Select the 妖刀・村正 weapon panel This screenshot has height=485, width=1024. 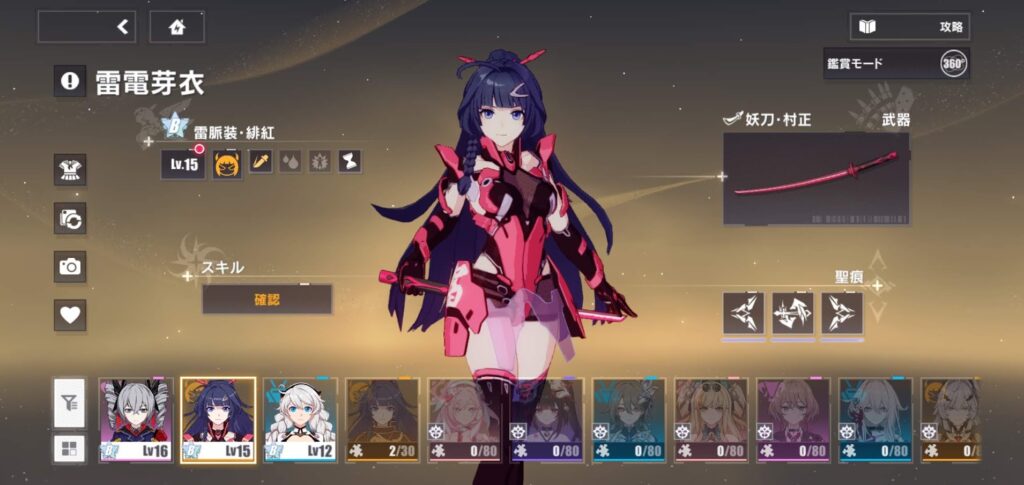[x=816, y=178]
